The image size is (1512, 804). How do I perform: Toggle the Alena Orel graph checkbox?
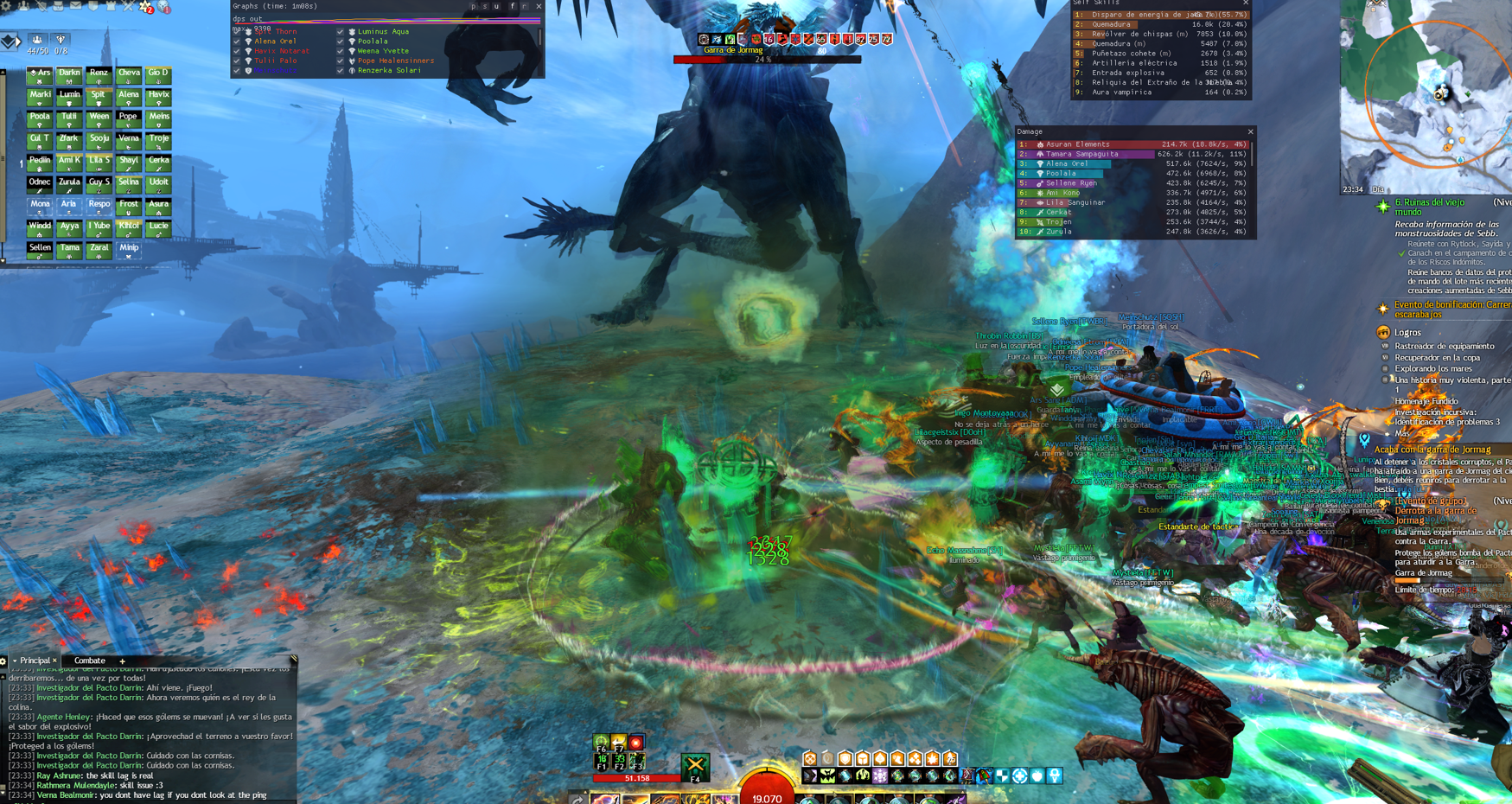tap(237, 41)
